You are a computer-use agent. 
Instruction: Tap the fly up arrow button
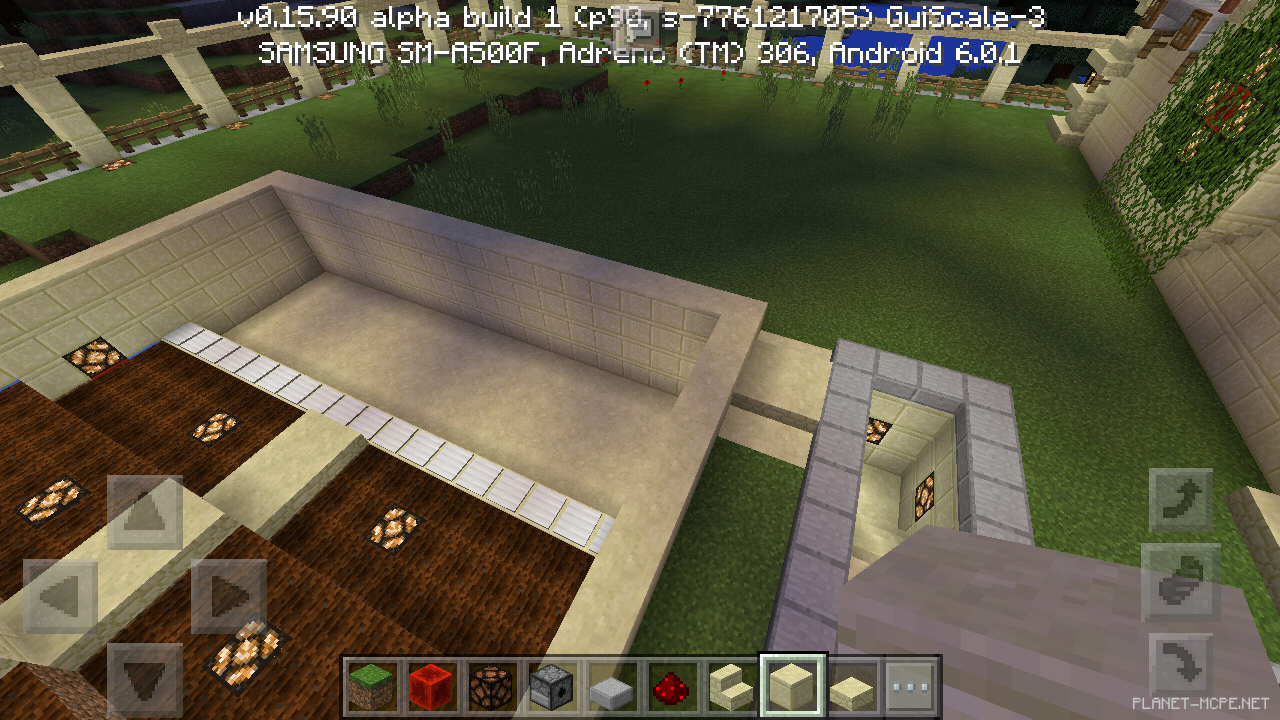coord(1181,501)
